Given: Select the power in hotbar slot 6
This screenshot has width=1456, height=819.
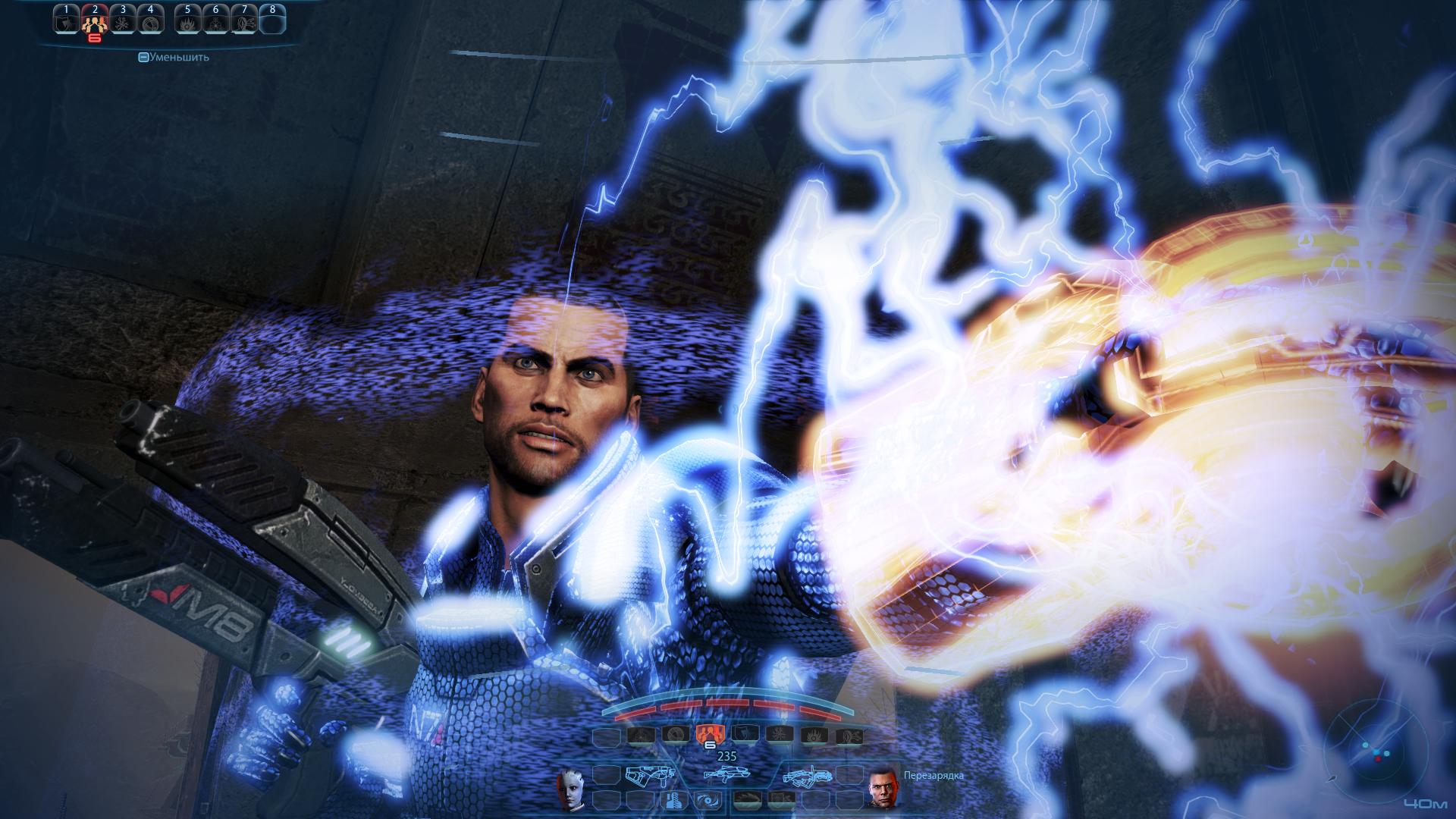Looking at the screenshot, I should point(215,23).
